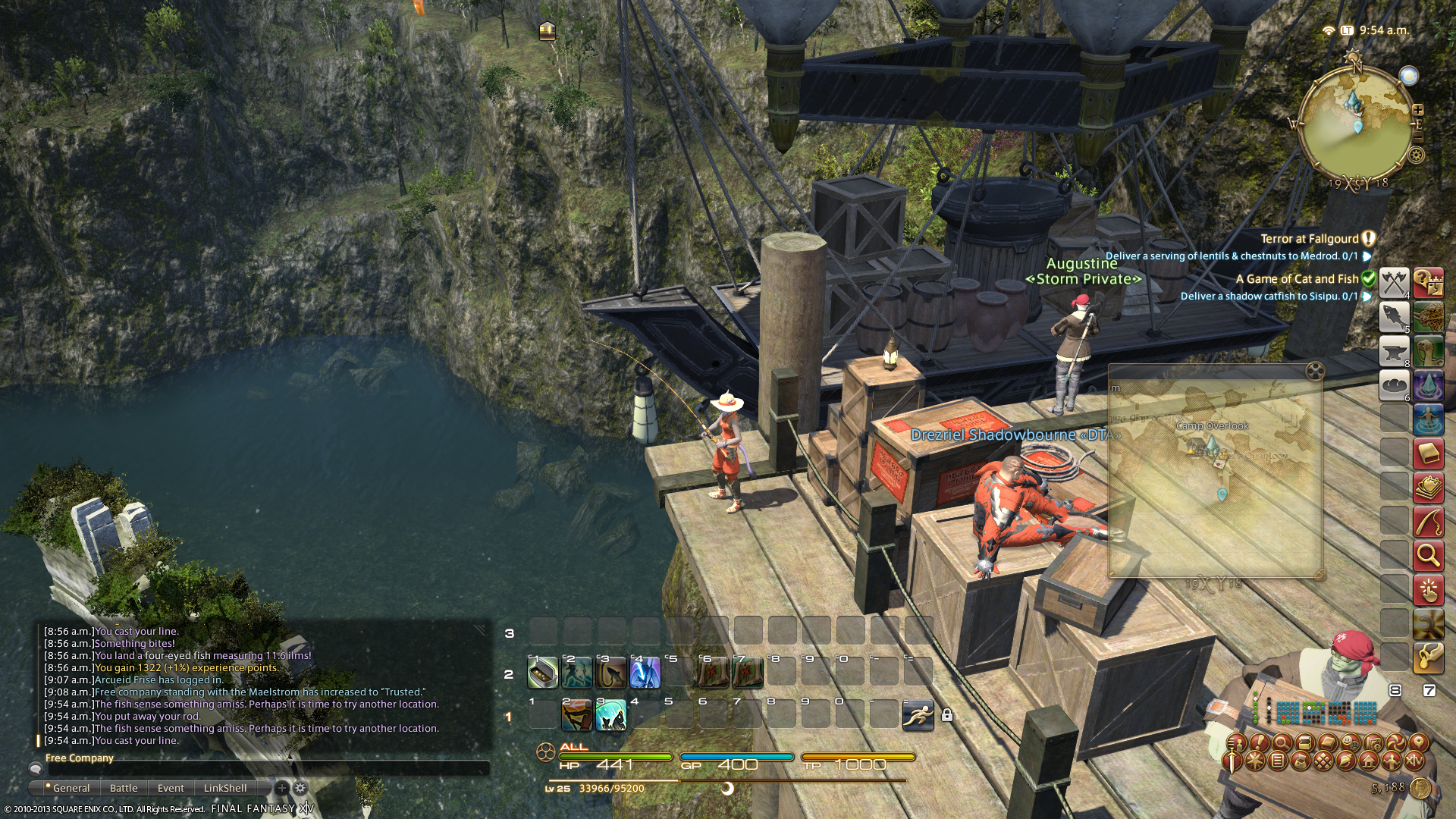
Task: Activate the Sprint running-figure action
Action: pos(918,715)
